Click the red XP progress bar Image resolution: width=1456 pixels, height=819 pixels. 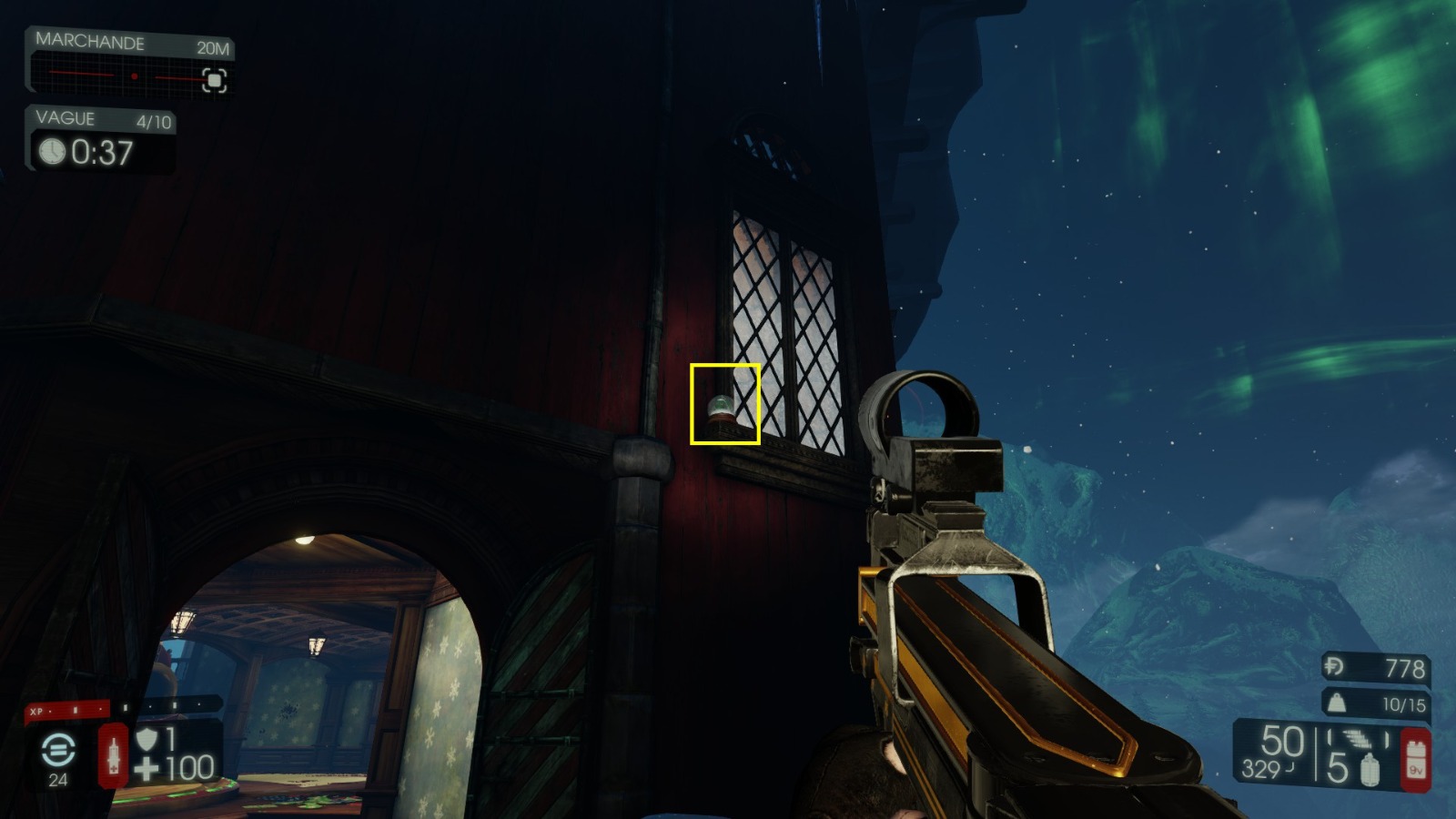click(x=68, y=711)
